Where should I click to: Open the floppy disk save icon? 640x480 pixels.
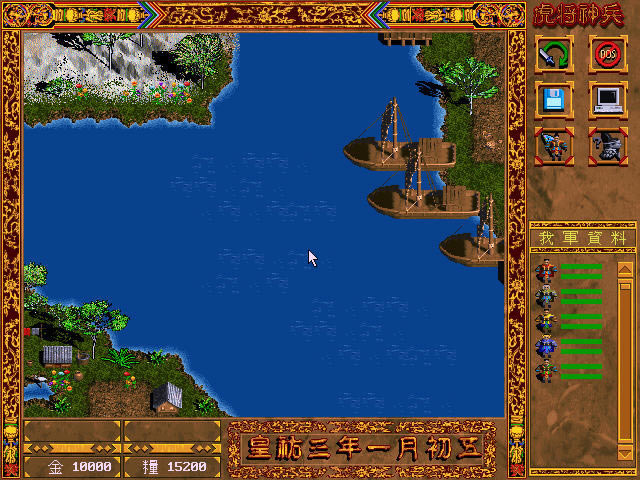click(554, 98)
